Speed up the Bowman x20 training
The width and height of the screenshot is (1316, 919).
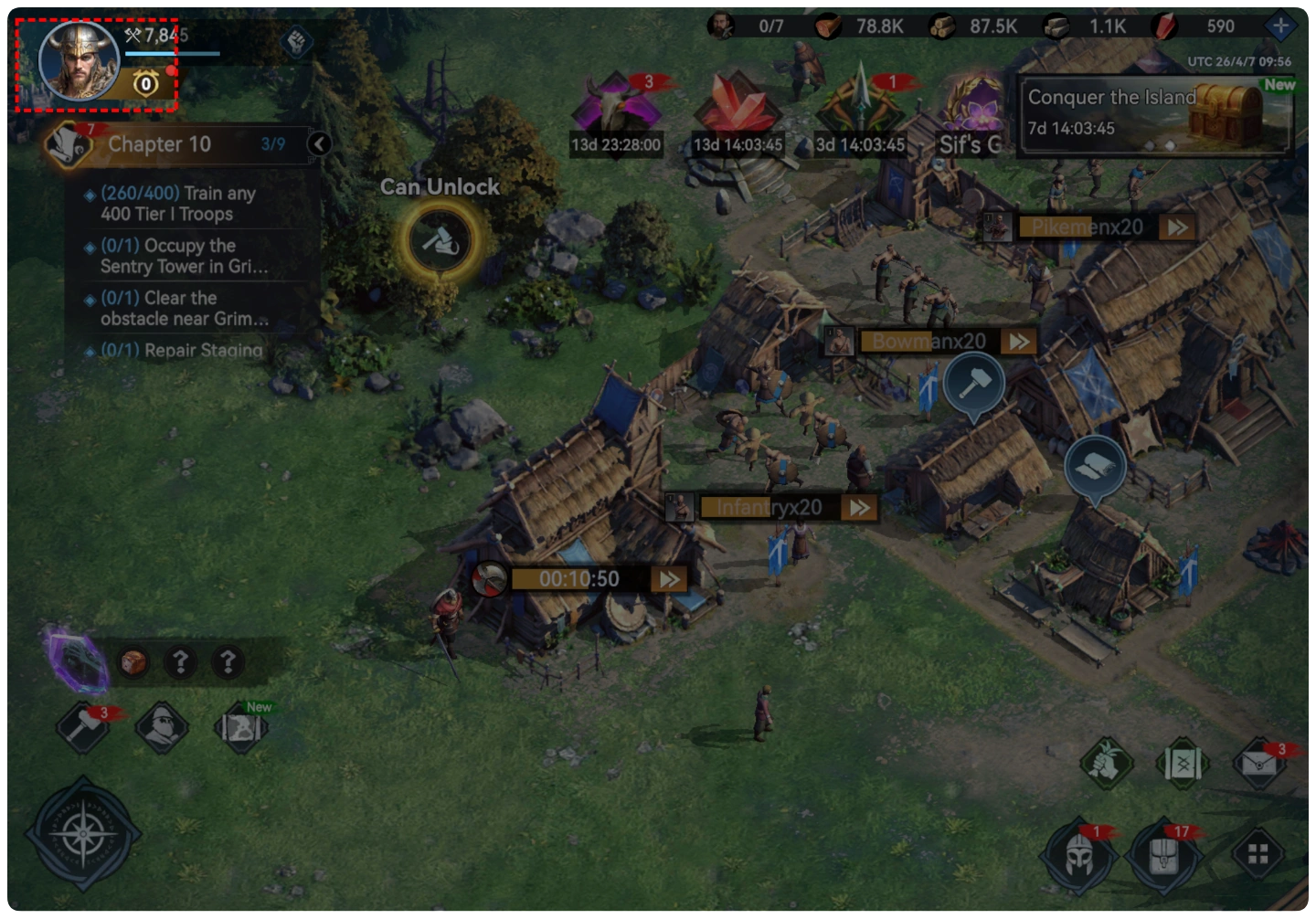coord(1018,342)
